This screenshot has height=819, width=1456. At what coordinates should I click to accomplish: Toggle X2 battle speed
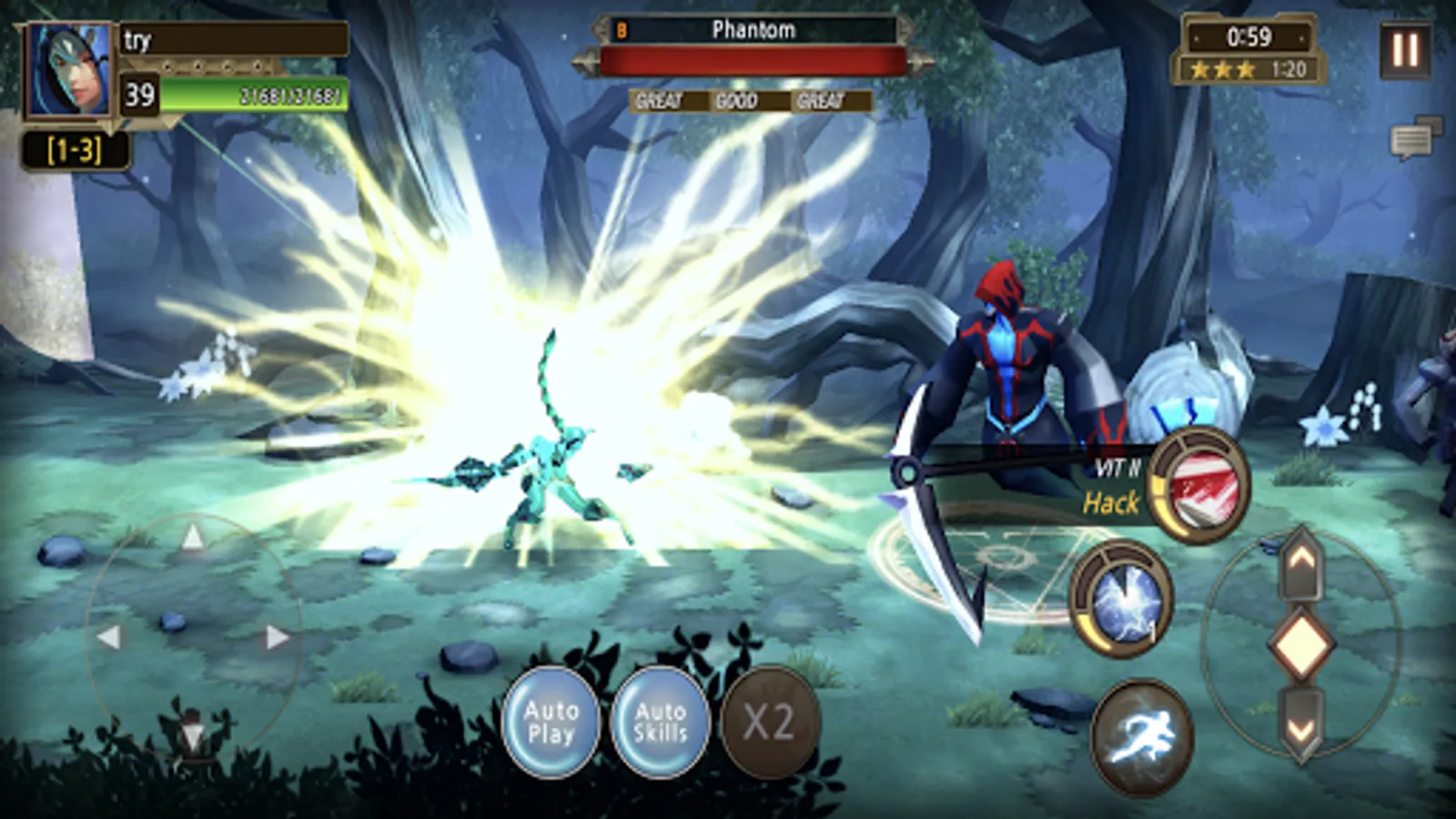pos(772,722)
